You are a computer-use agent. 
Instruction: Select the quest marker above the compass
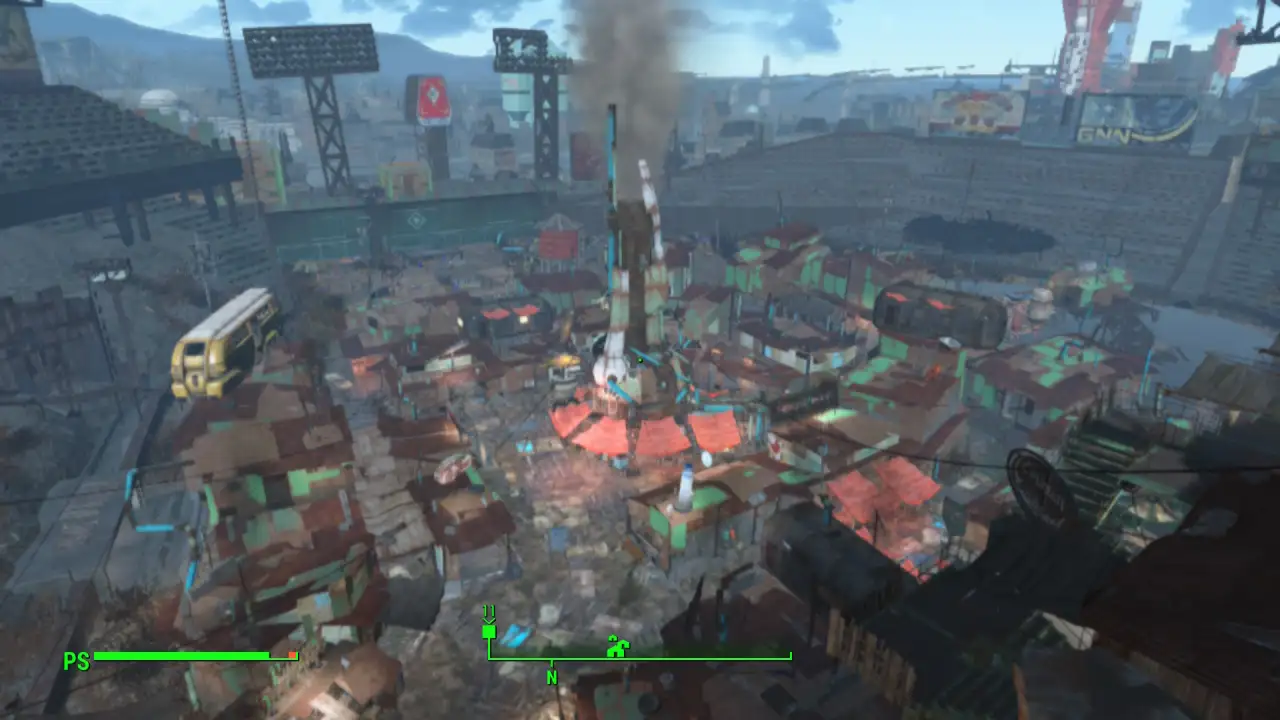coord(488,631)
